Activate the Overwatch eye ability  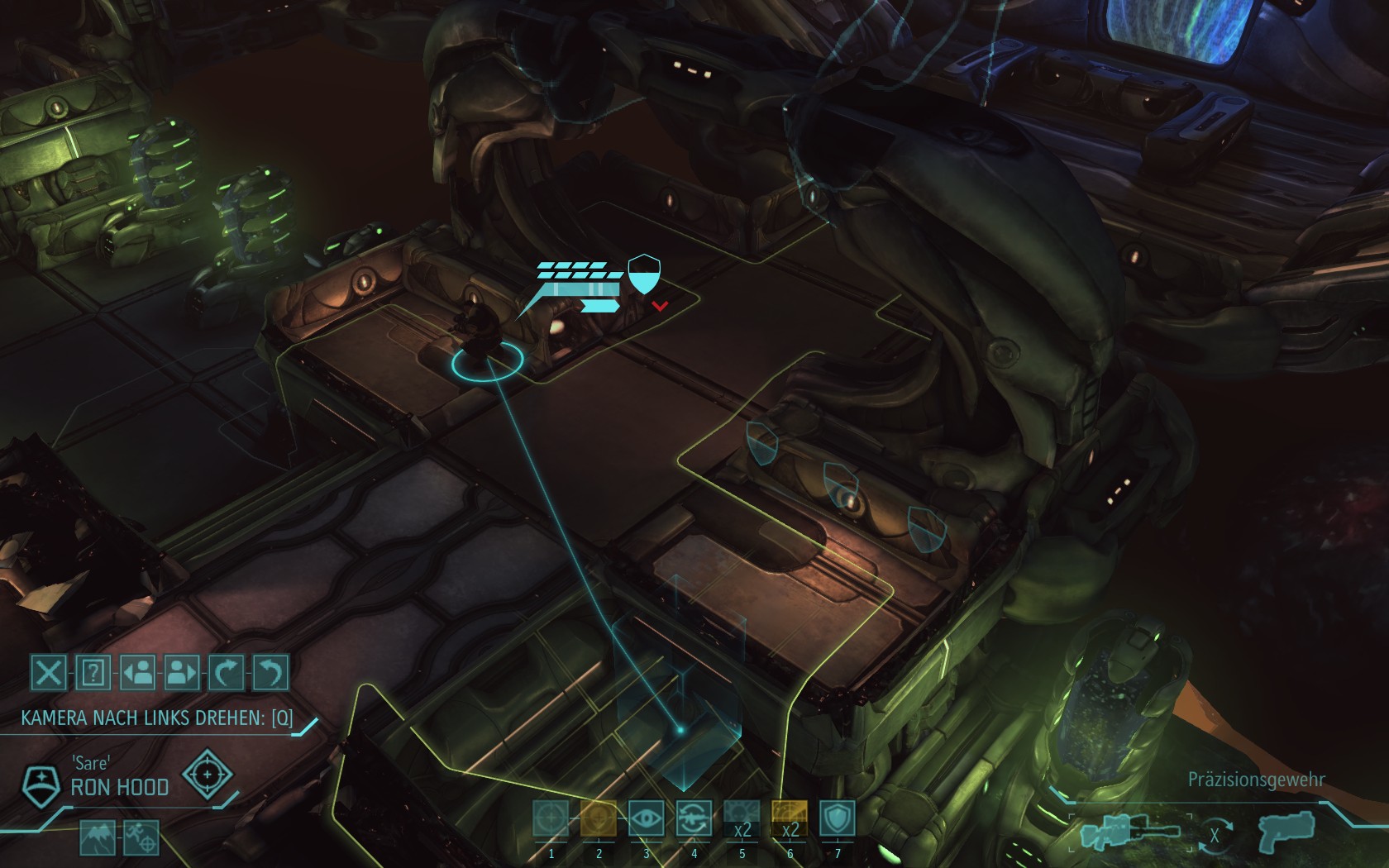647,818
